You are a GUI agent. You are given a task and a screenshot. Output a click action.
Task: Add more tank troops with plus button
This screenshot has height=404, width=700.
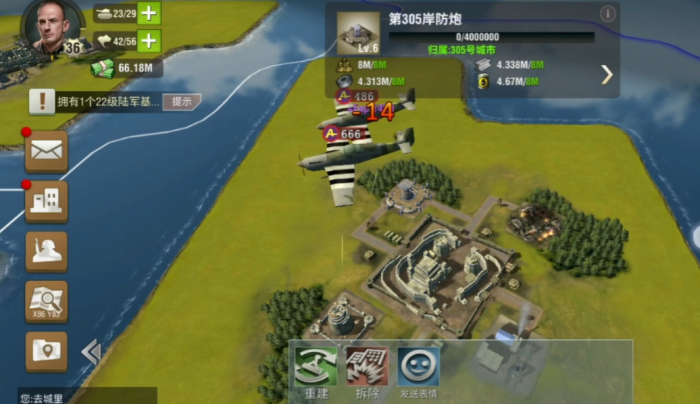pos(148,13)
